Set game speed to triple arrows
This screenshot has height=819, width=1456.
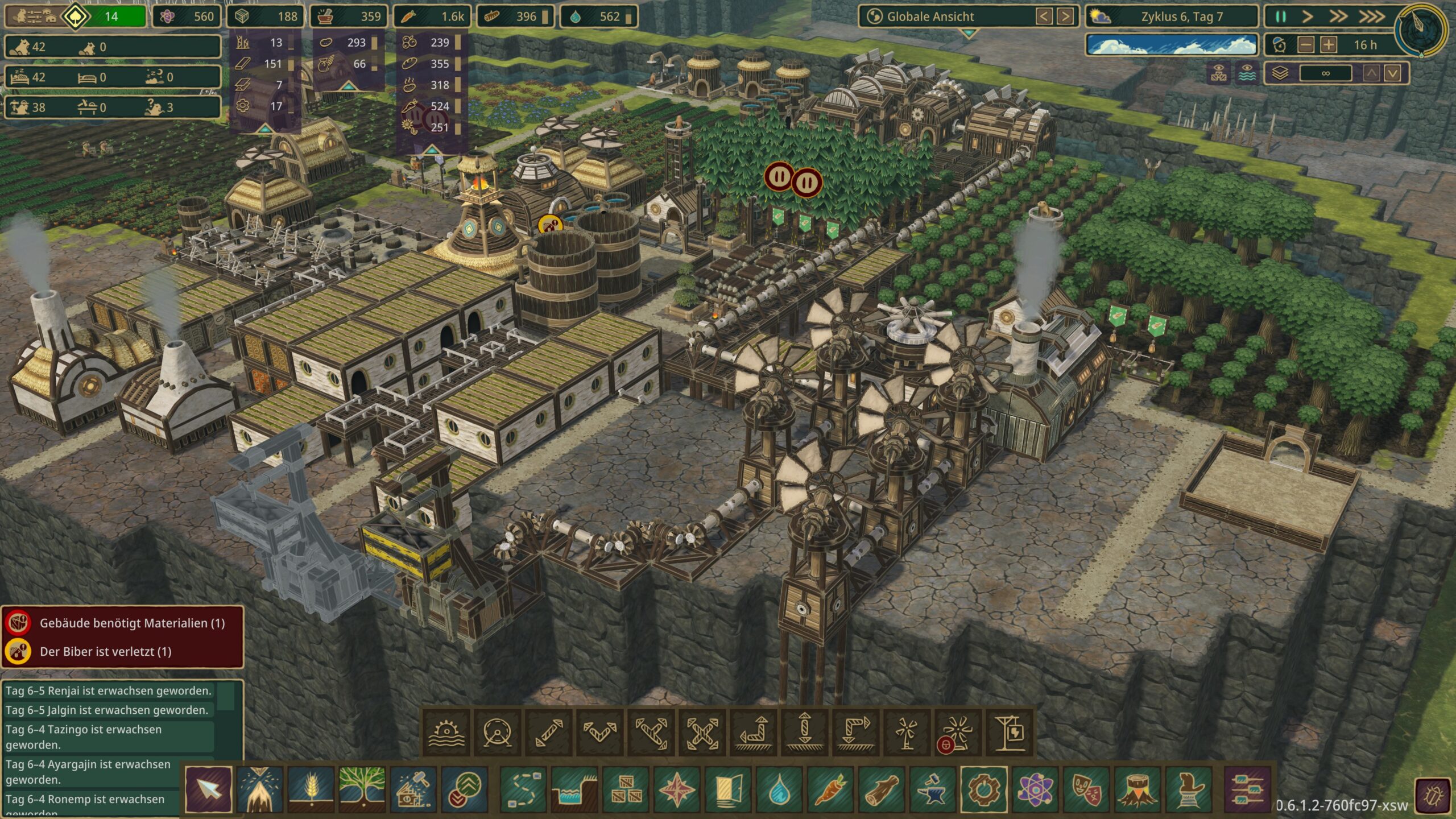click(x=1372, y=16)
